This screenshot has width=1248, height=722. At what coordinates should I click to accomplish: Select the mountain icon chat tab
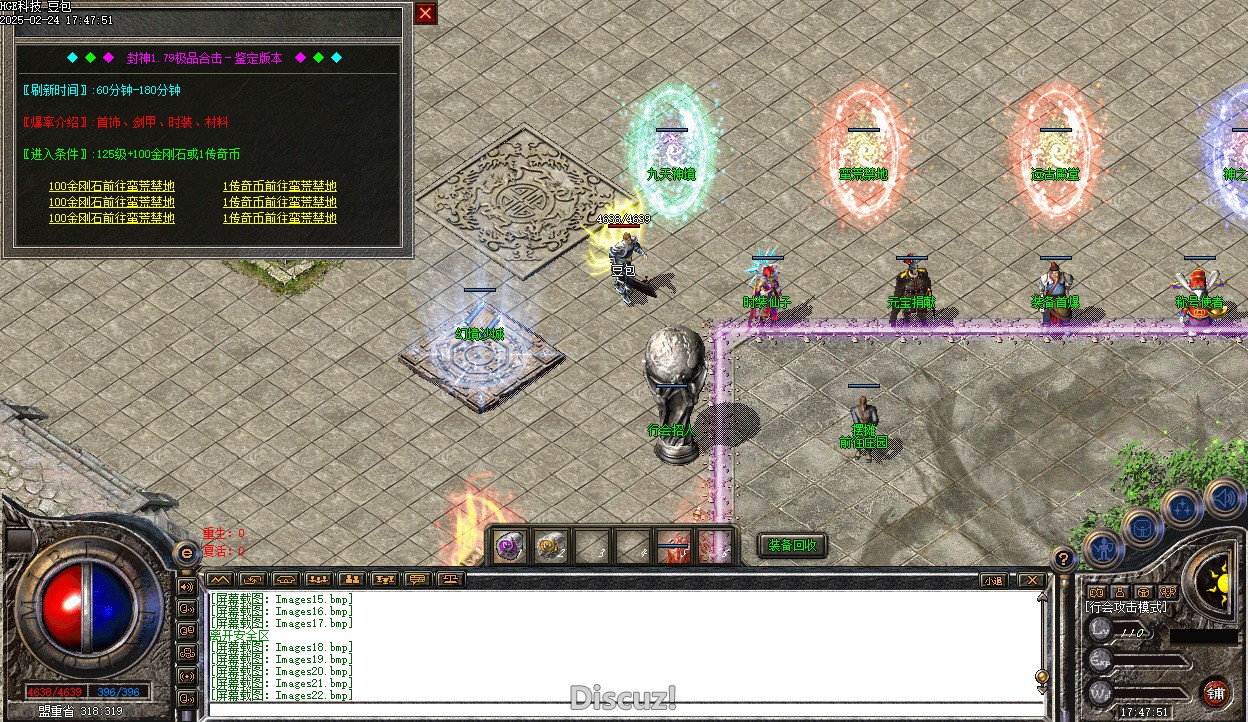(219, 579)
